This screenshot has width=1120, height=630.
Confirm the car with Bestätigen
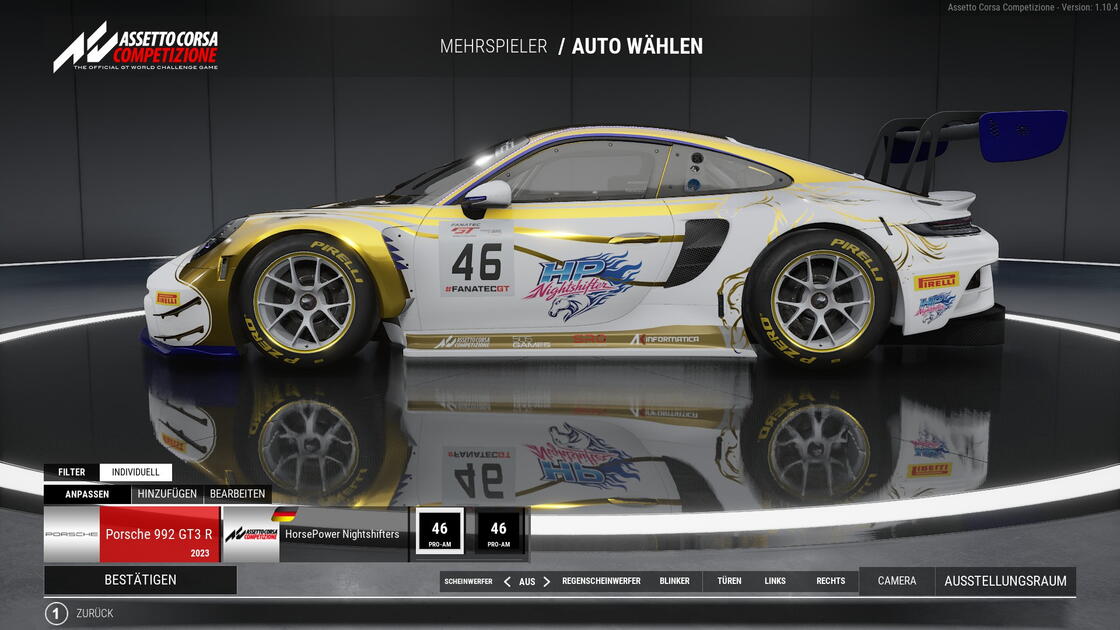coord(140,580)
